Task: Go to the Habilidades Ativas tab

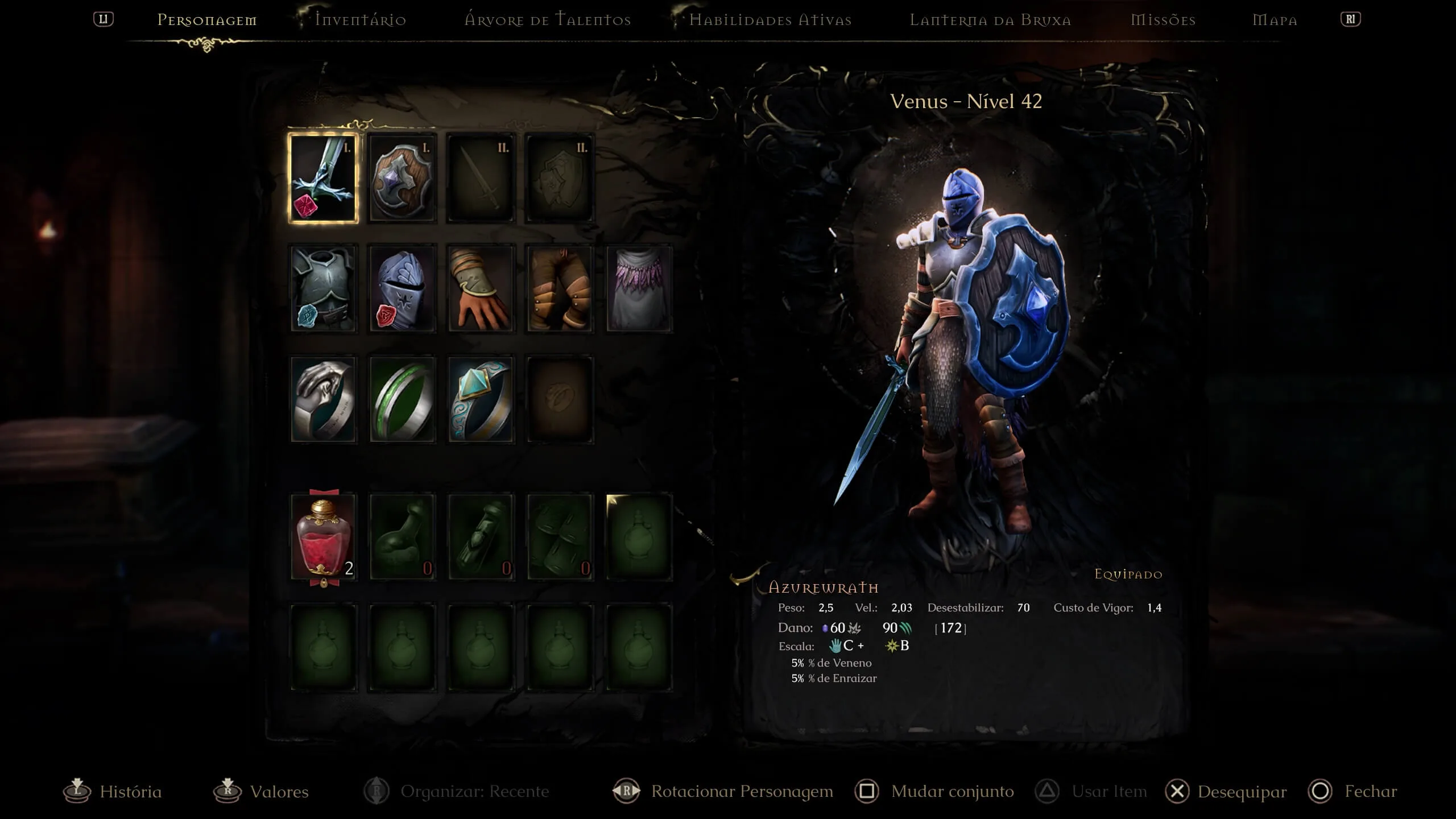Action: tap(770, 20)
